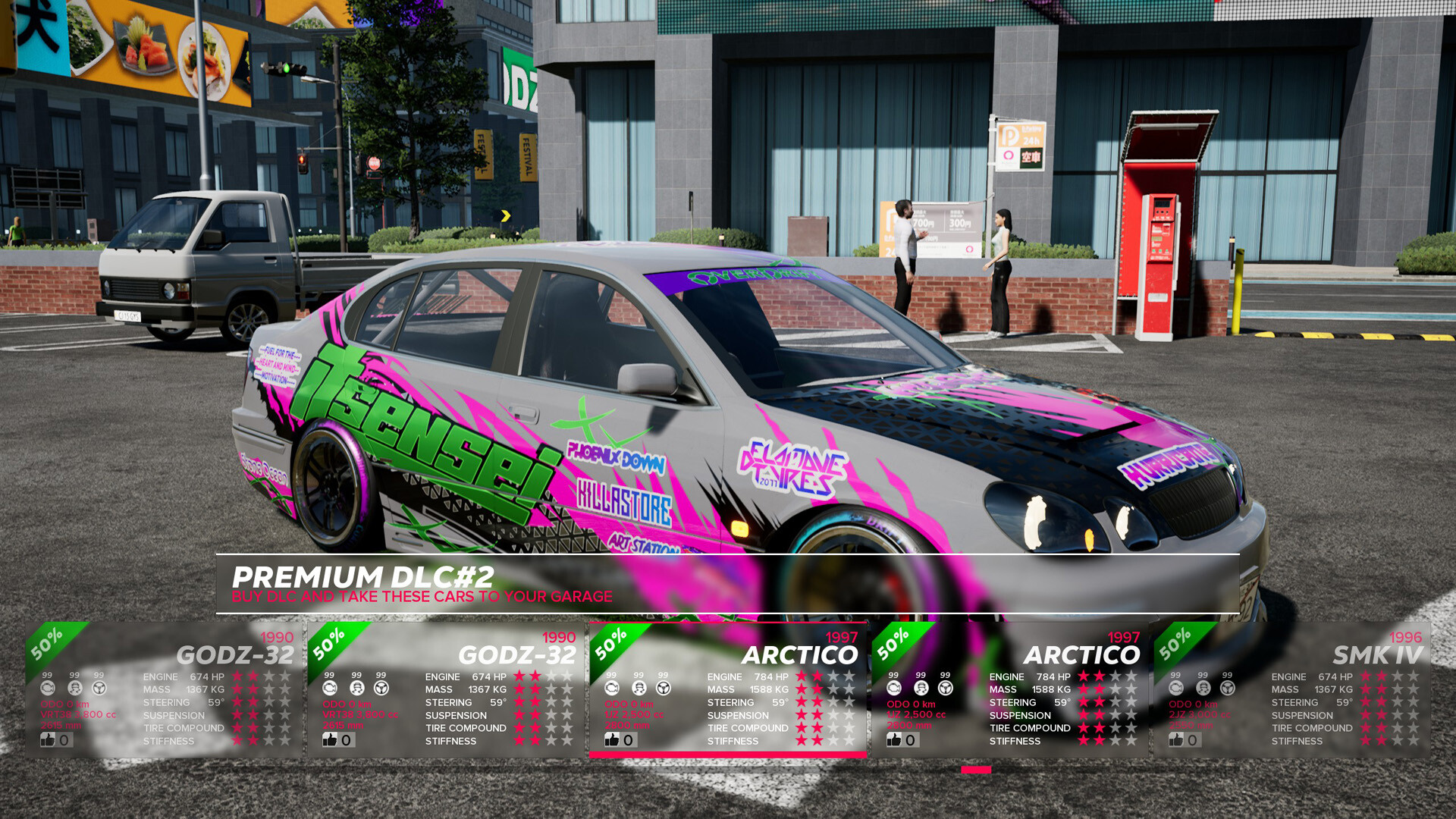Select the turbo engine icon on first GODZ-32 card
This screenshot has height=819, width=1456.
(x=48, y=689)
